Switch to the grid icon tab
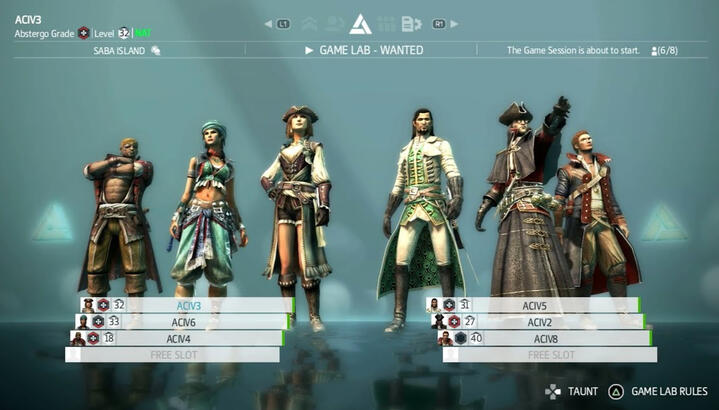The height and width of the screenshot is (410, 719). pyautogui.click(x=386, y=24)
